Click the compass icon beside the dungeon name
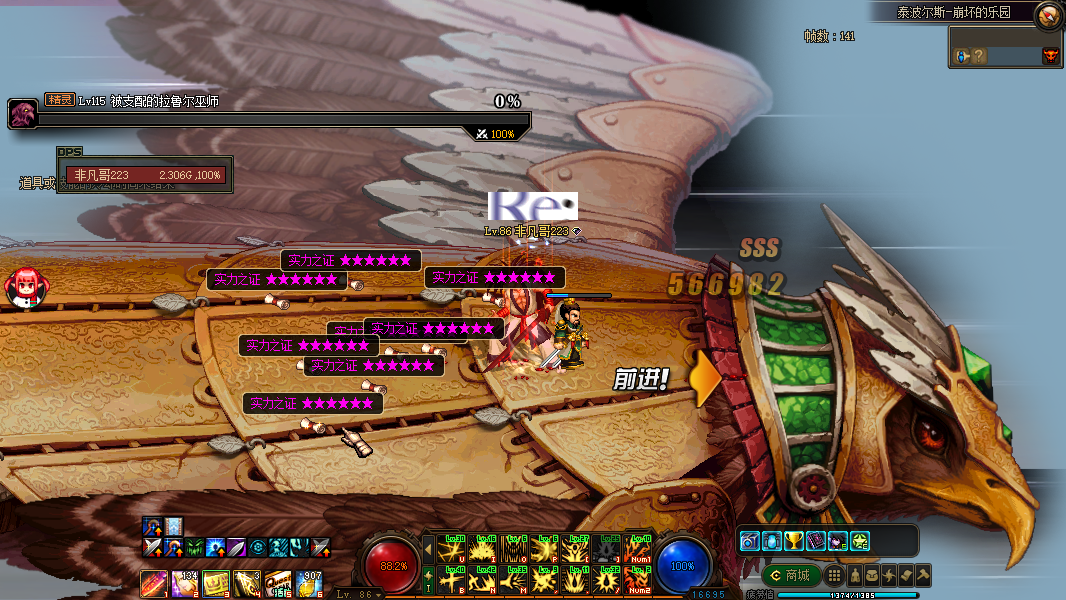The width and height of the screenshot is (1066, 600). pos(1048,14)
